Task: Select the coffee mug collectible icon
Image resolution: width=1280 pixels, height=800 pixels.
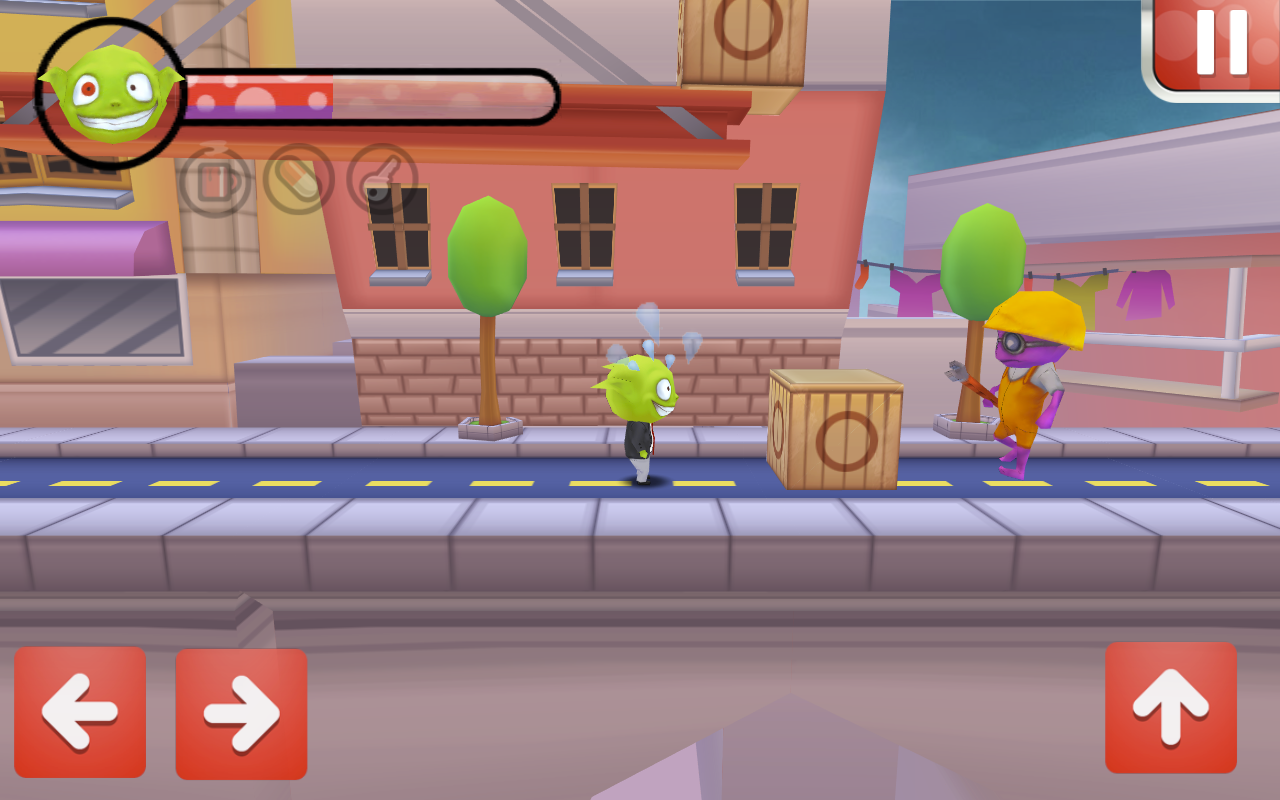Action: (x=213, y=184)
